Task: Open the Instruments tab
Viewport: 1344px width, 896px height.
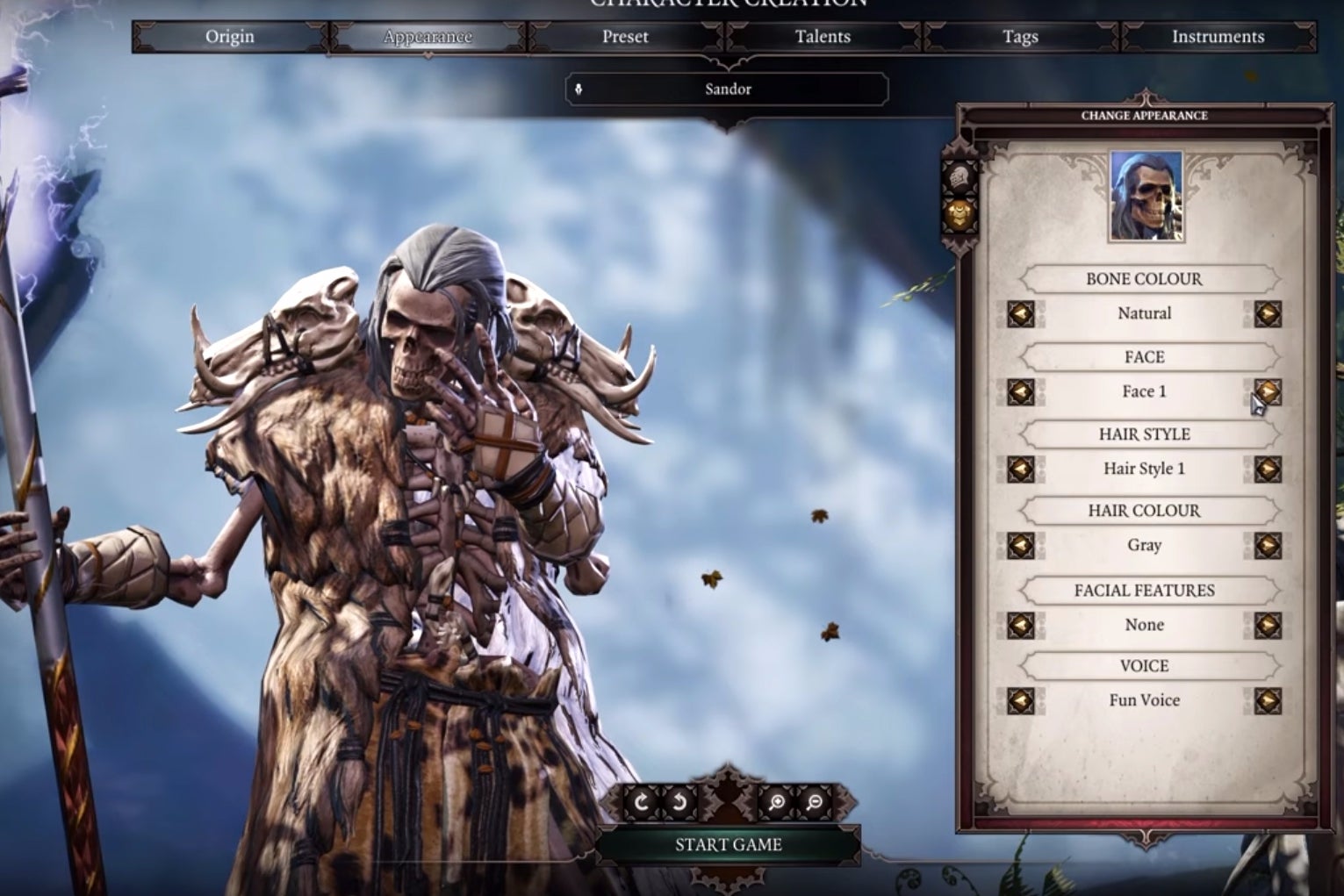Action: [1218, 37]
